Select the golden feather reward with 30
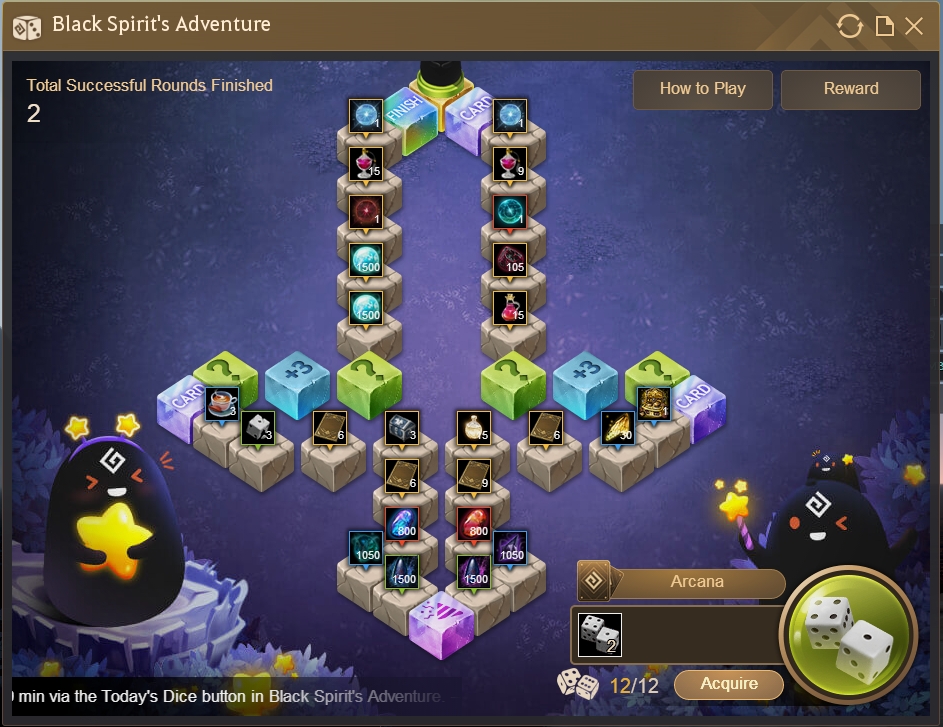 (618, 427)
